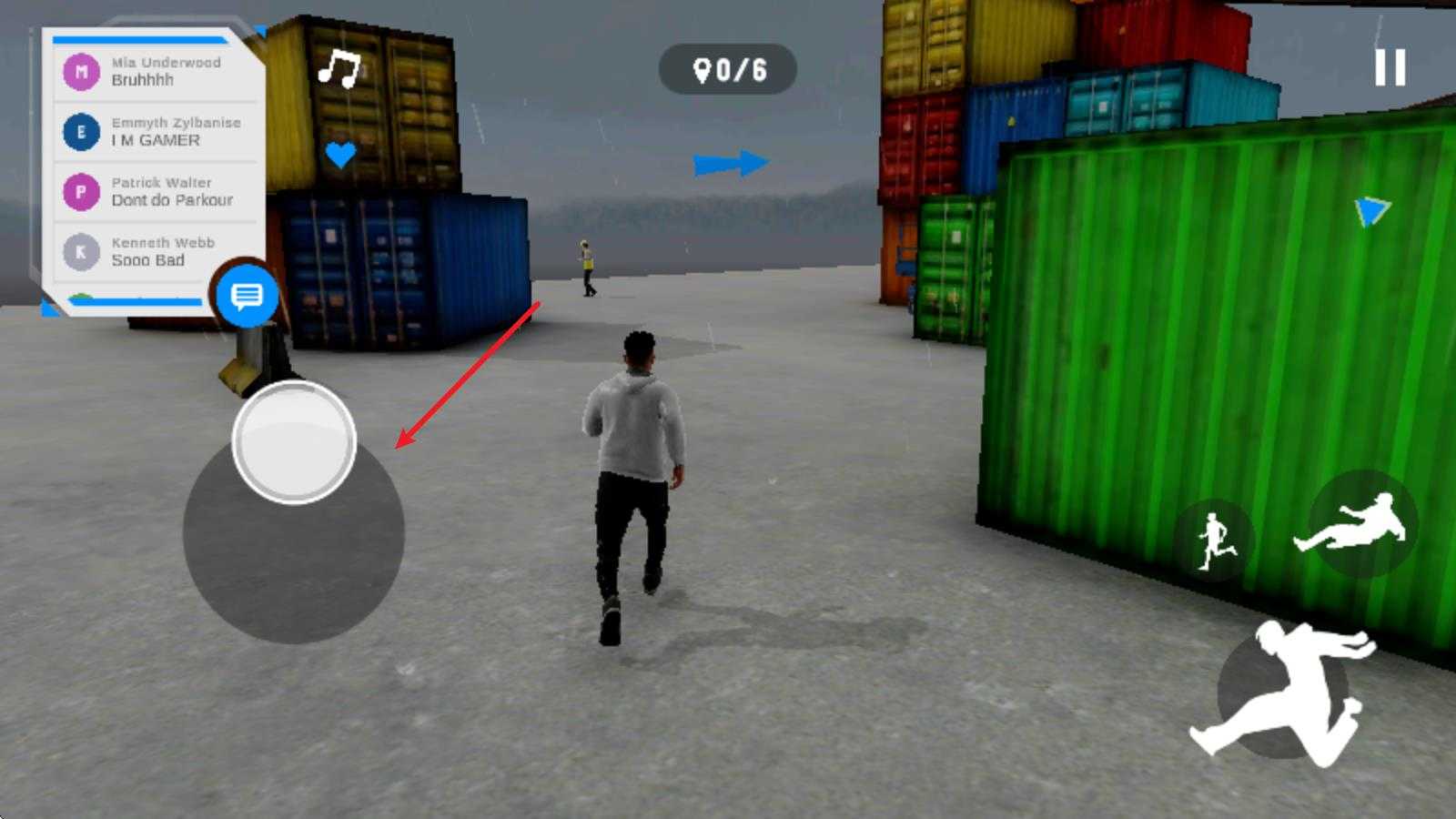Click the white virtual joystick knob

pyautogui.click(x=294, y=442)
